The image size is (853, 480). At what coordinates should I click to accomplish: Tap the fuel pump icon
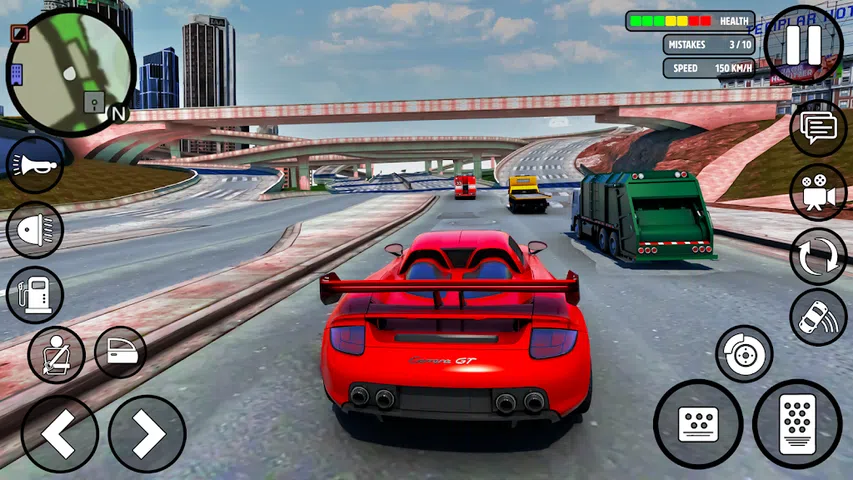[35, 294]
